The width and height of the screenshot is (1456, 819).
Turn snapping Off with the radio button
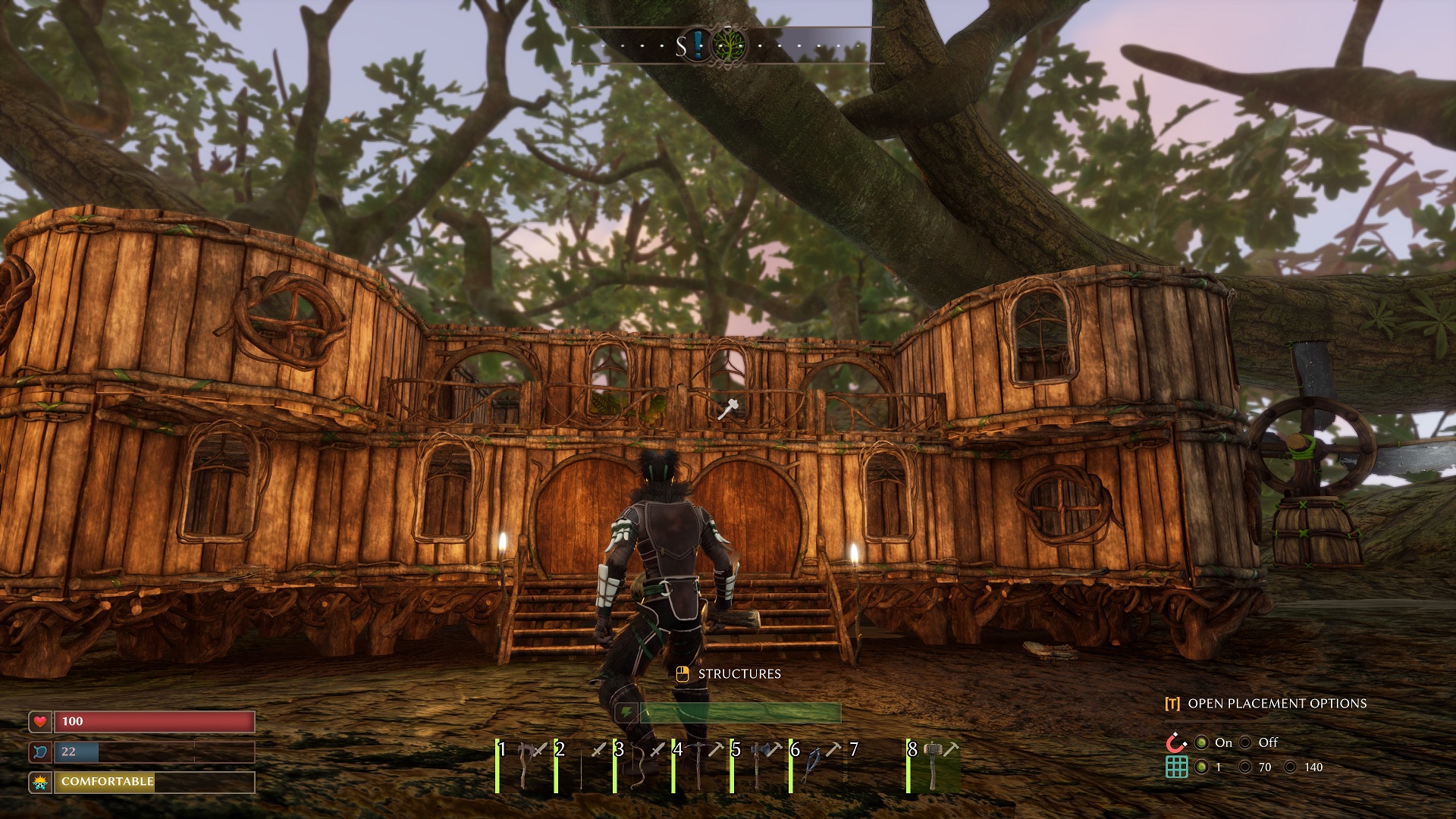(x=1247, y=743)
